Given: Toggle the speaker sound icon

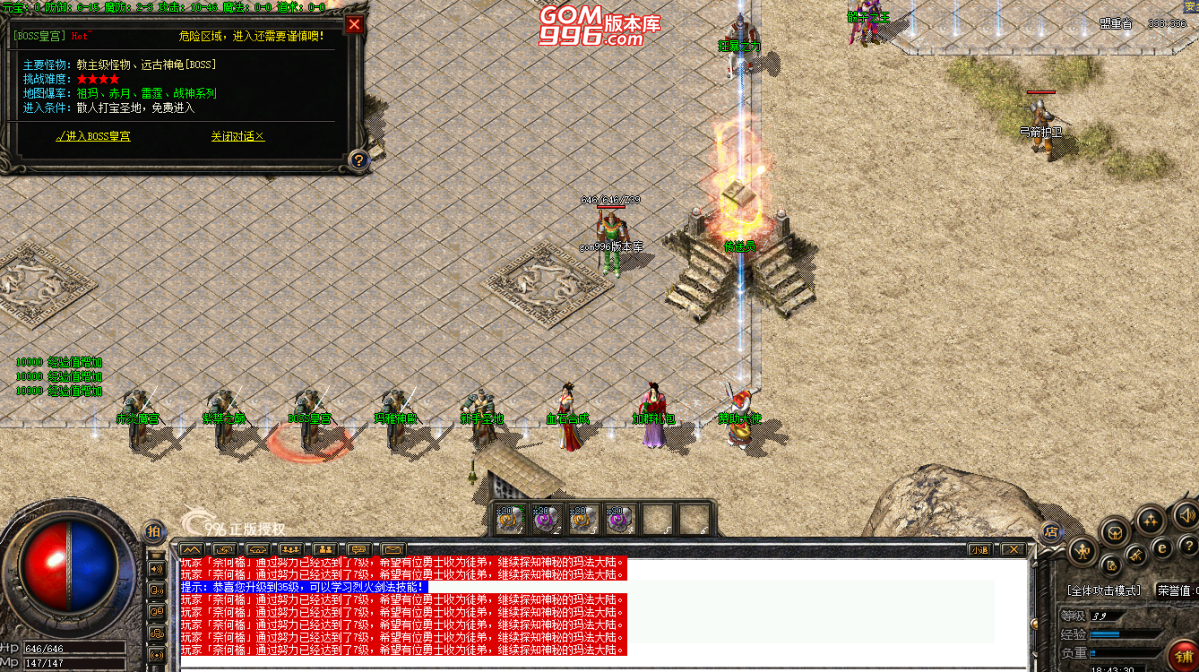Looking at the screenshot, I should coord(1186,515).
